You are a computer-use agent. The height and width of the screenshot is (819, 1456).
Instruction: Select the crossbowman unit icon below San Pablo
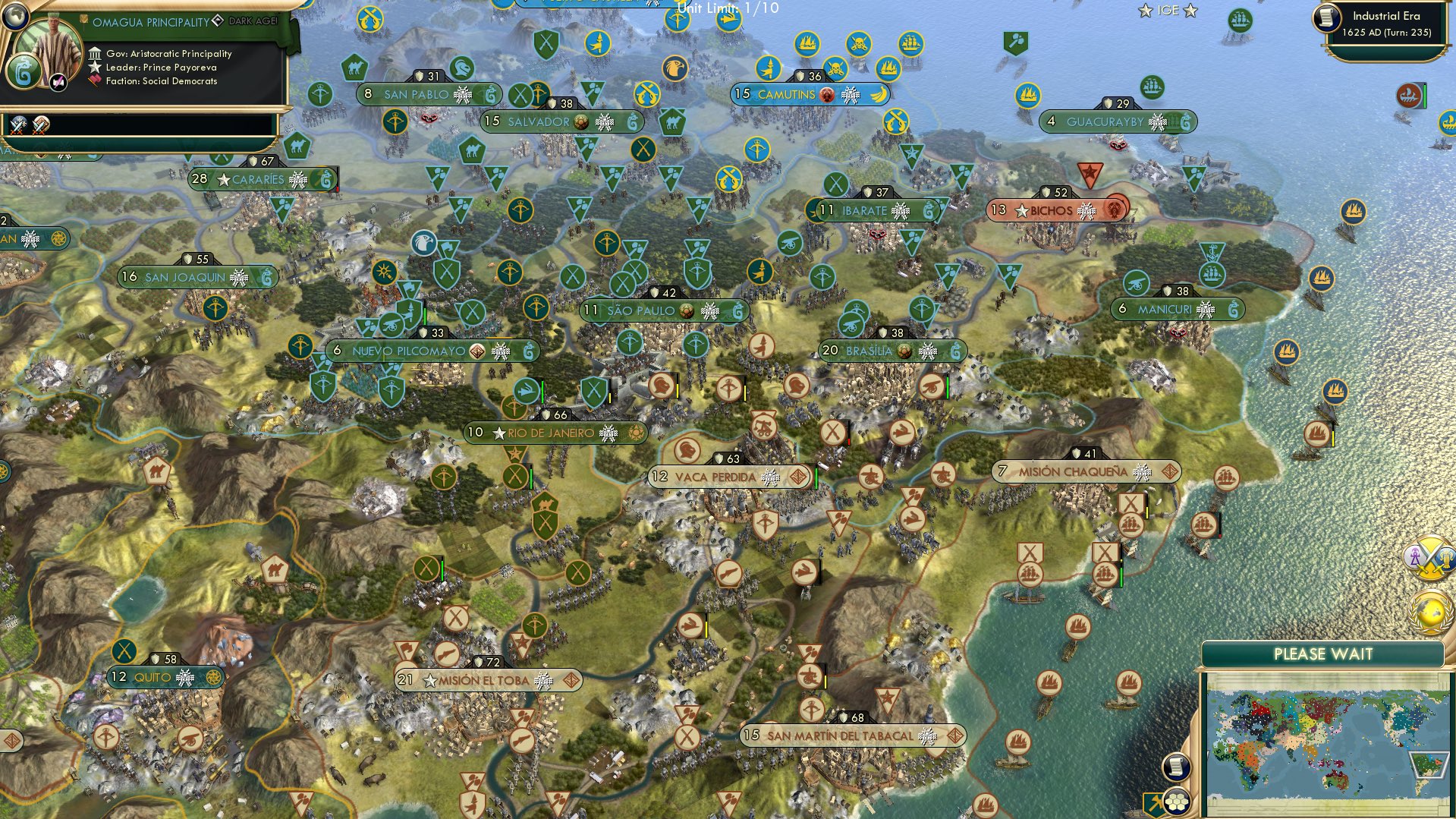[395, 122]
